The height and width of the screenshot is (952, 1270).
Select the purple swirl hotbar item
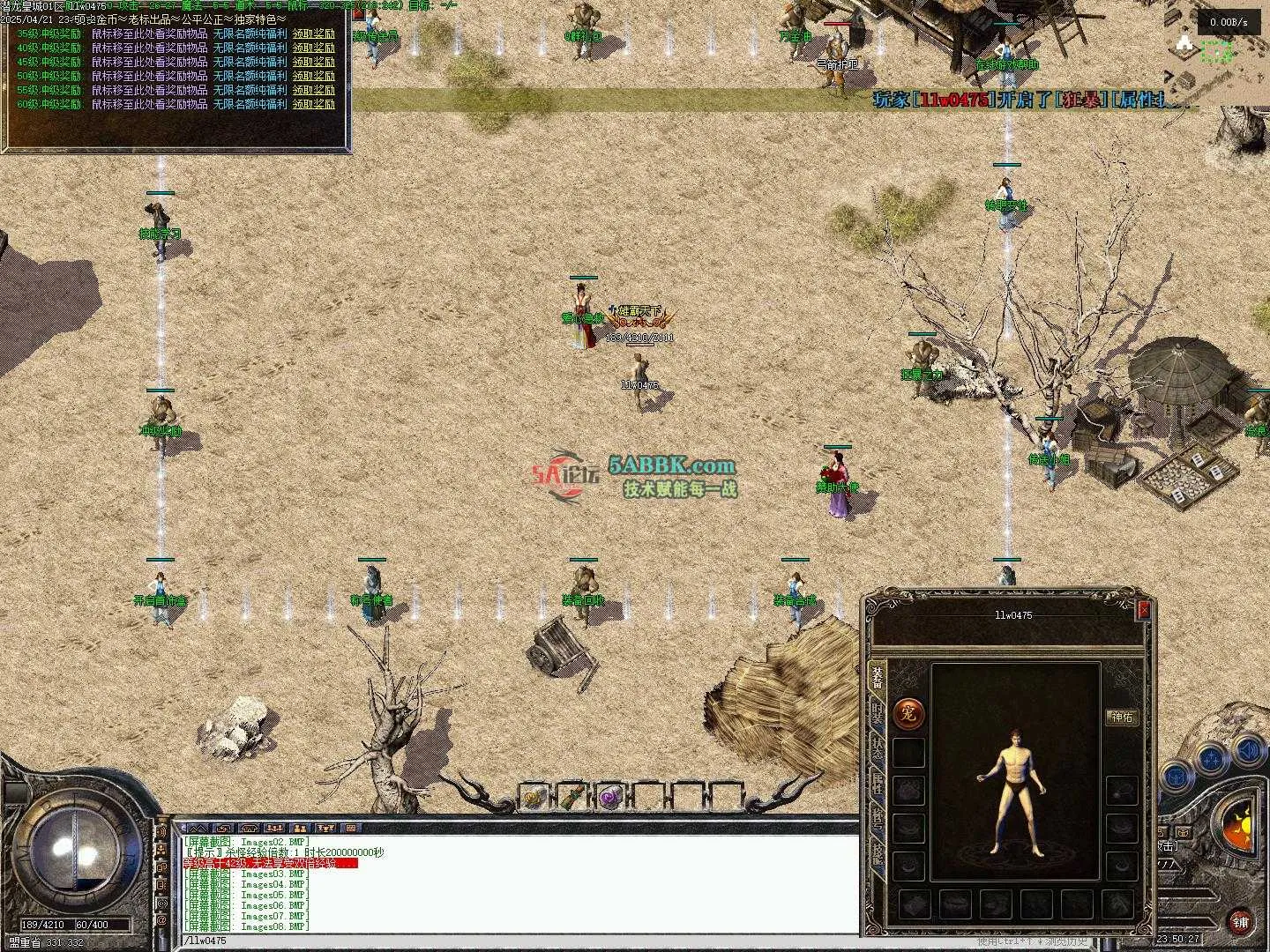[x=609, y=798]
